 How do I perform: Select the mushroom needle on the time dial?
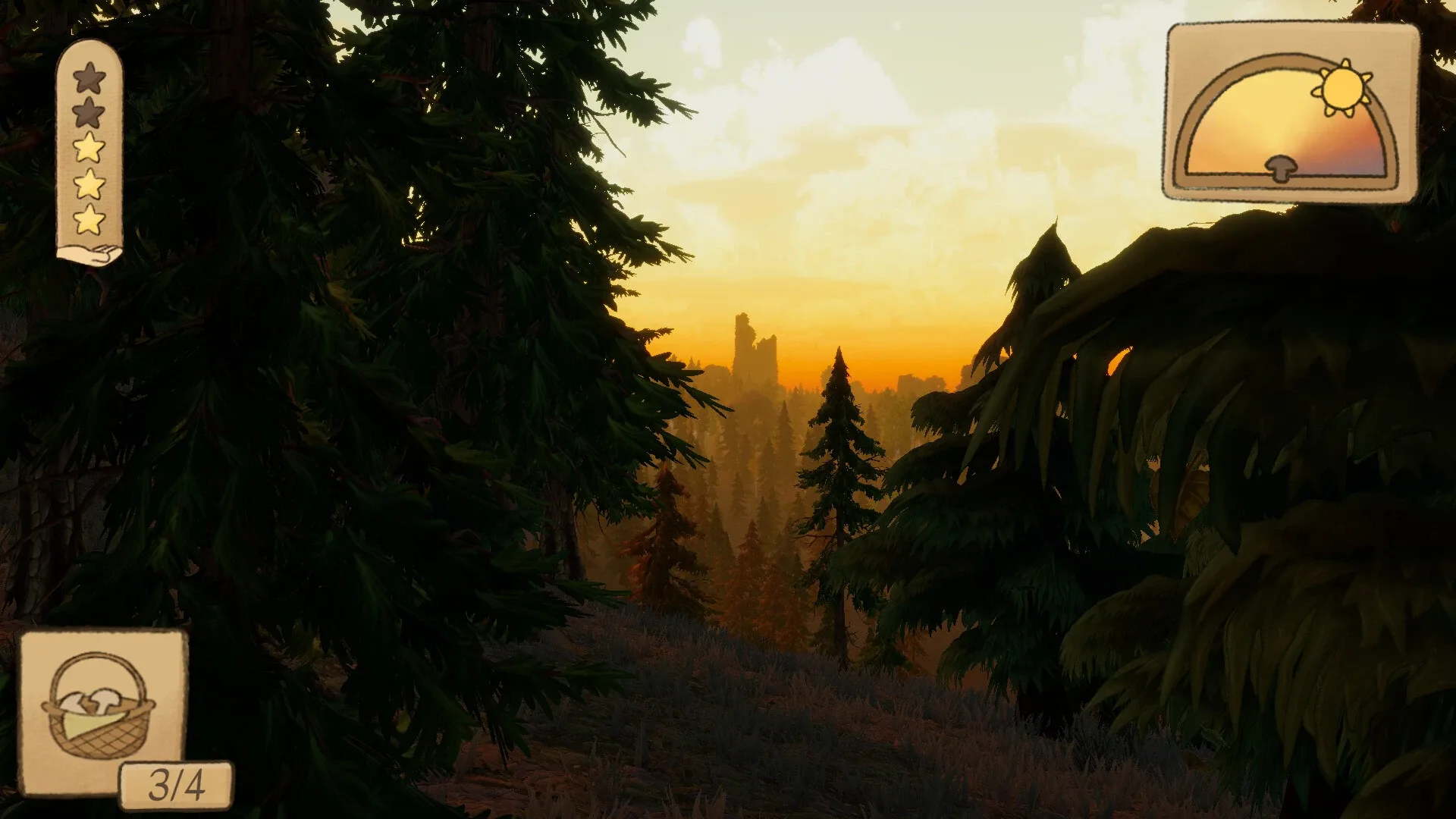click(x=1282, y=167)
